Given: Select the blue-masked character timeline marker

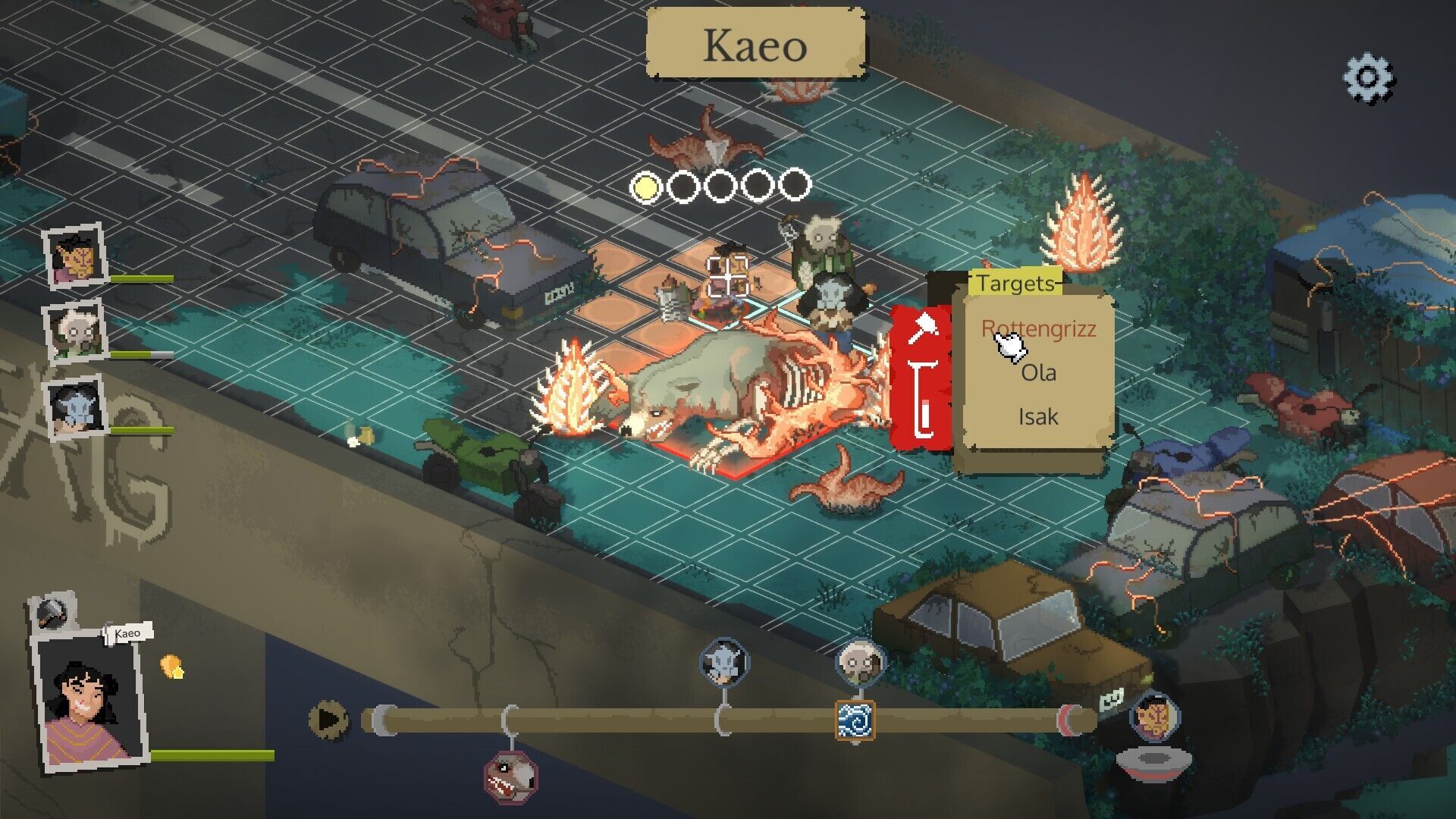Looking at the screenshot, I should tap(724, 661).
